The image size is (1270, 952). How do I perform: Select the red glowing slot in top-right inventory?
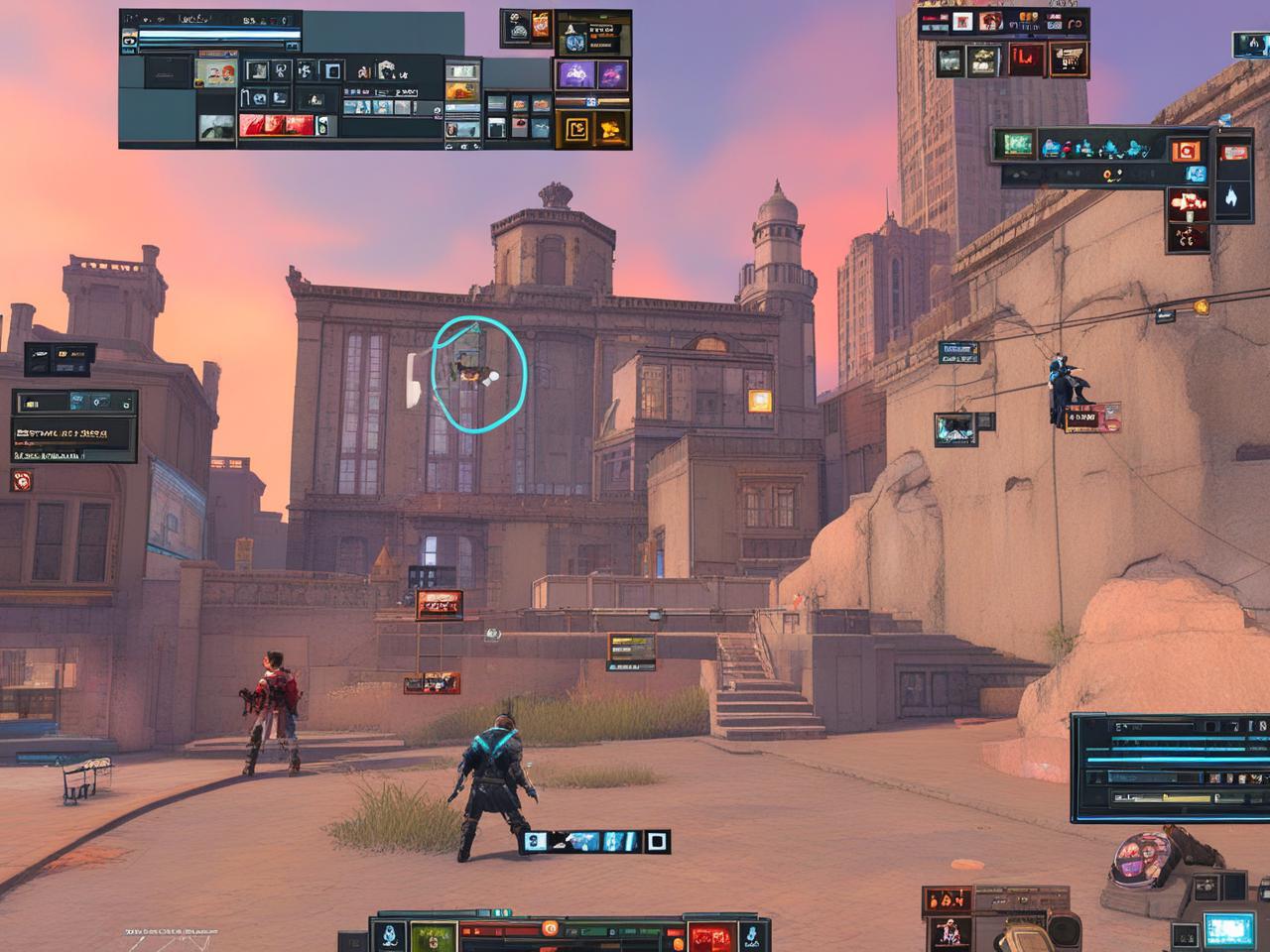(1027, 60)
